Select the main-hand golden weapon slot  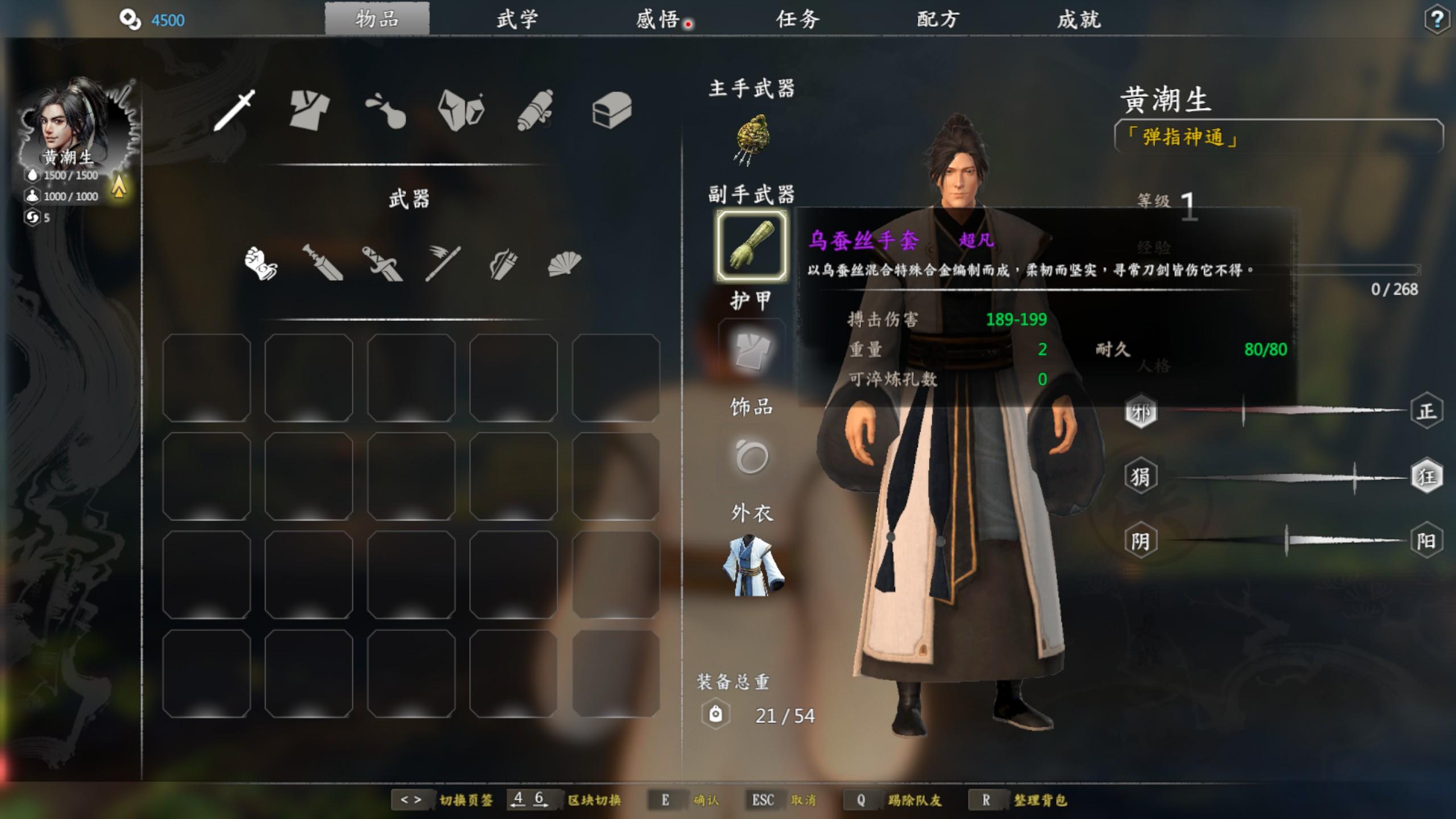pyautogui.click(x=752, y=139)
